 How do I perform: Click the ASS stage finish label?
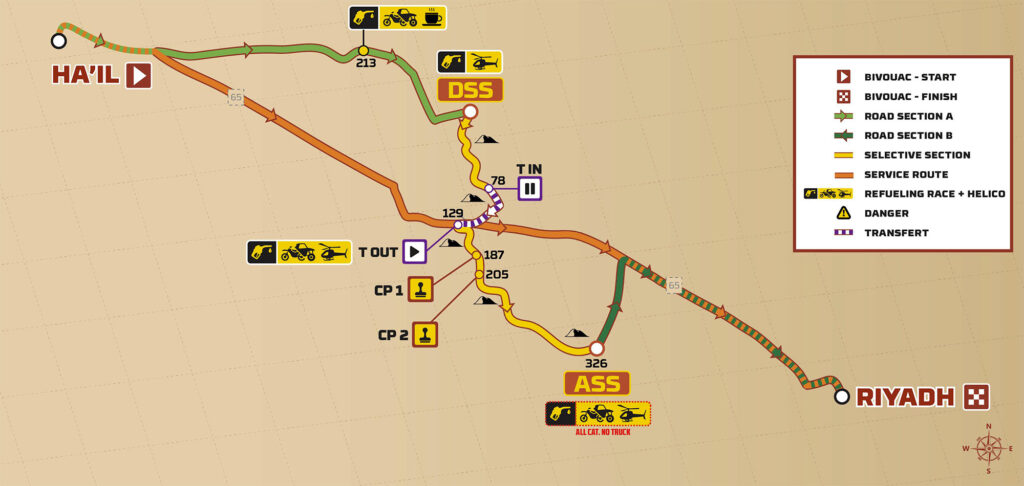coord(597,383)
